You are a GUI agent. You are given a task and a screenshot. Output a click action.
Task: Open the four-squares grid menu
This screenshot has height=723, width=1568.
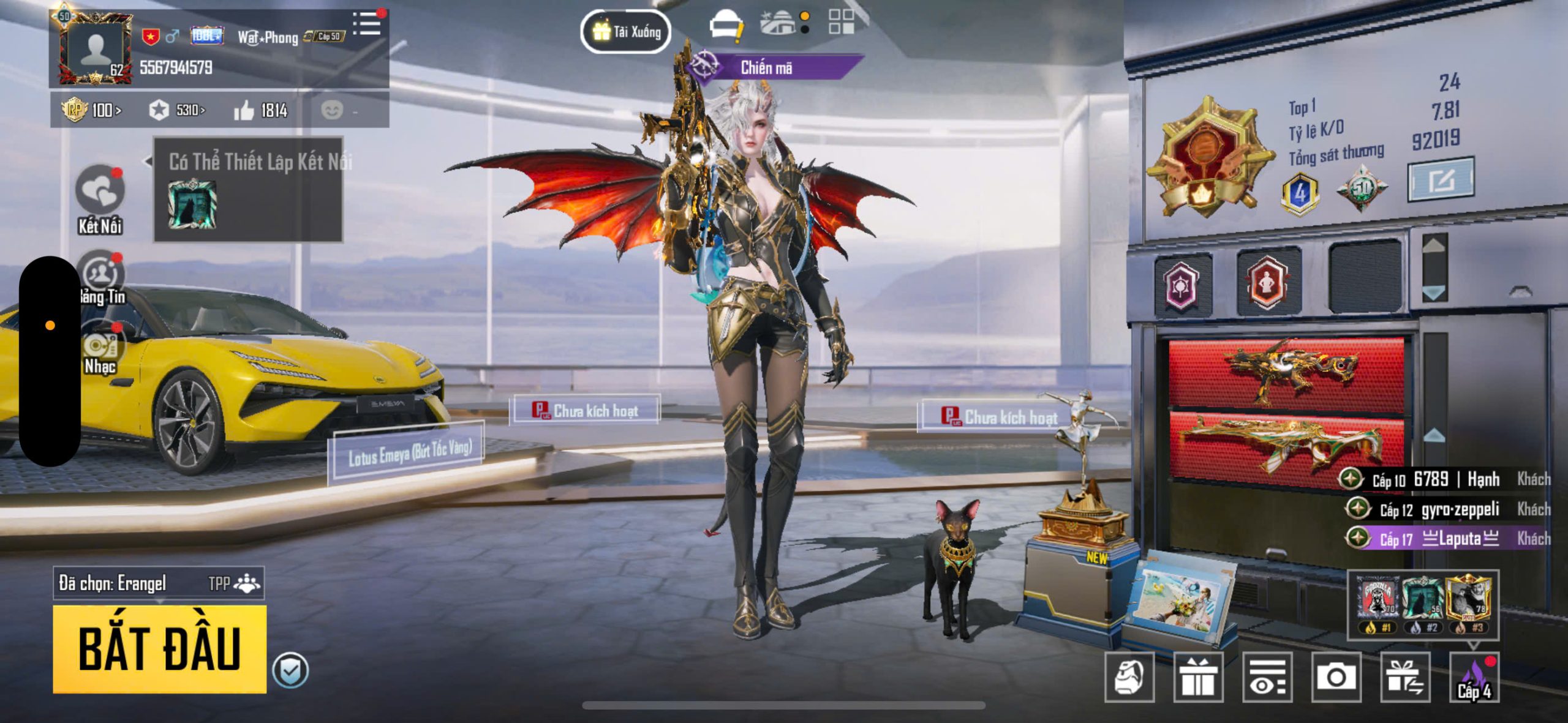coord(841,22)
